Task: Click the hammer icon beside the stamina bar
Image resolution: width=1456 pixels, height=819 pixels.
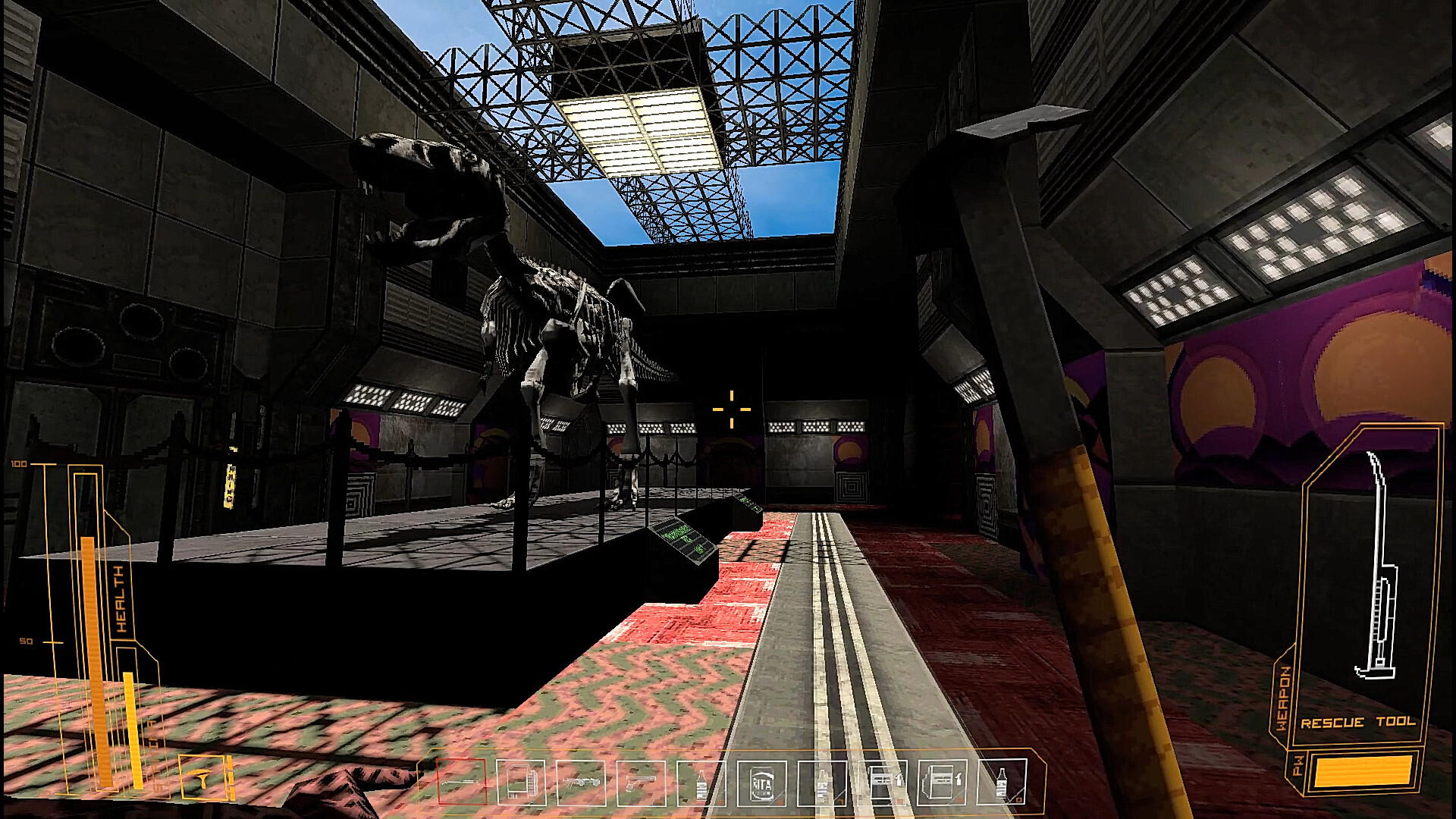Action: 202,776
